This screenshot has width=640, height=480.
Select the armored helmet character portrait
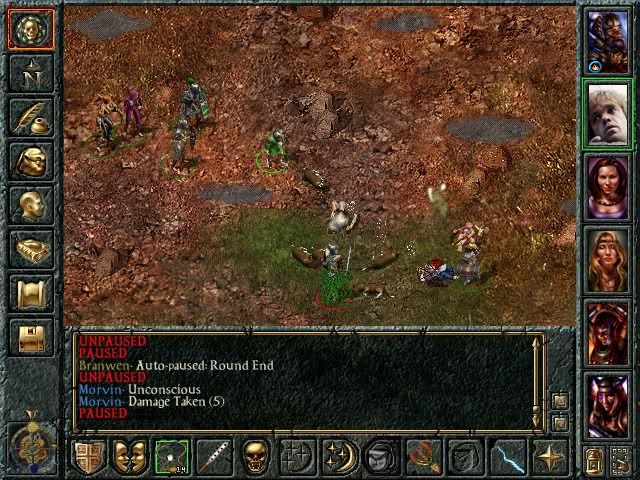click(607, 40)
